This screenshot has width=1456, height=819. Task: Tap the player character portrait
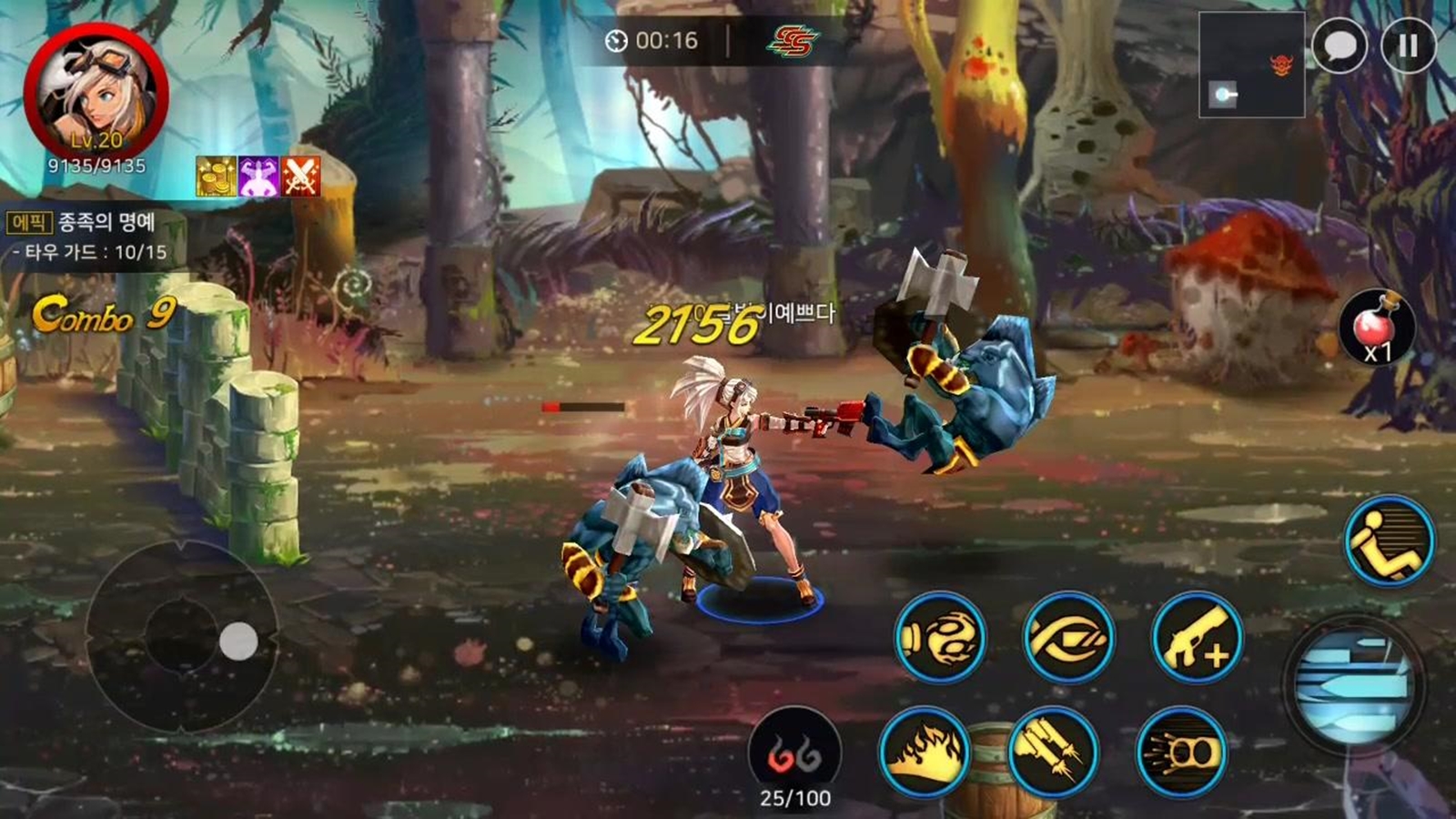(96, 95)
